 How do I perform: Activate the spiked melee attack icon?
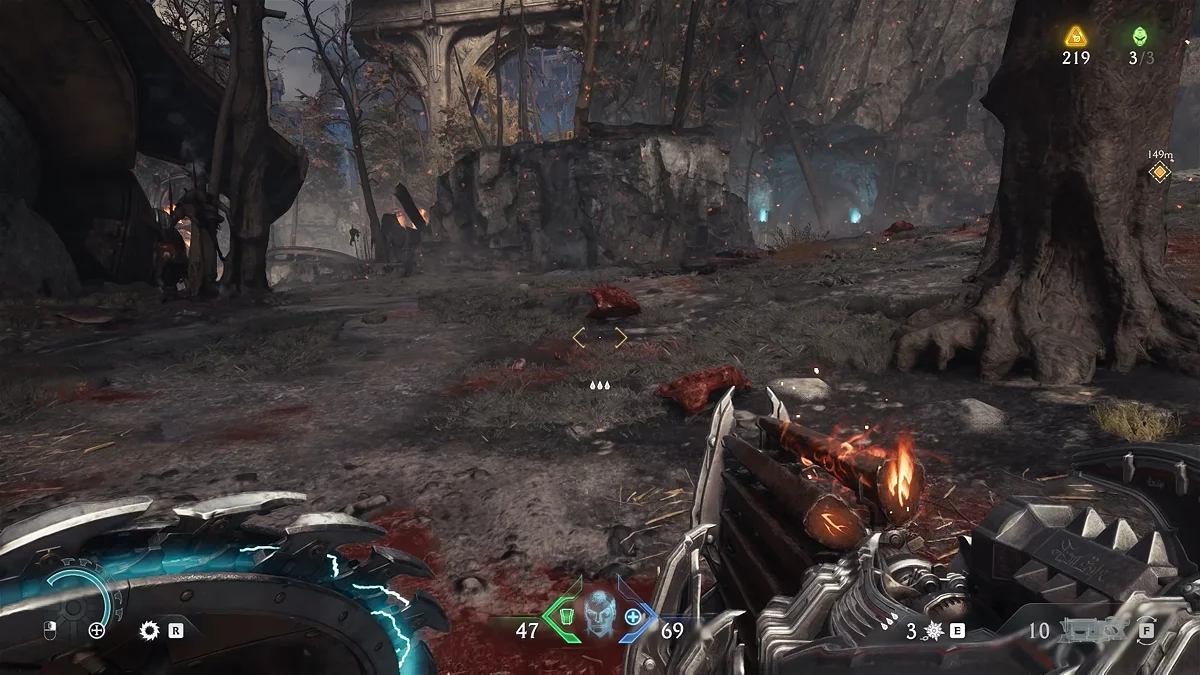pos(935,631)
